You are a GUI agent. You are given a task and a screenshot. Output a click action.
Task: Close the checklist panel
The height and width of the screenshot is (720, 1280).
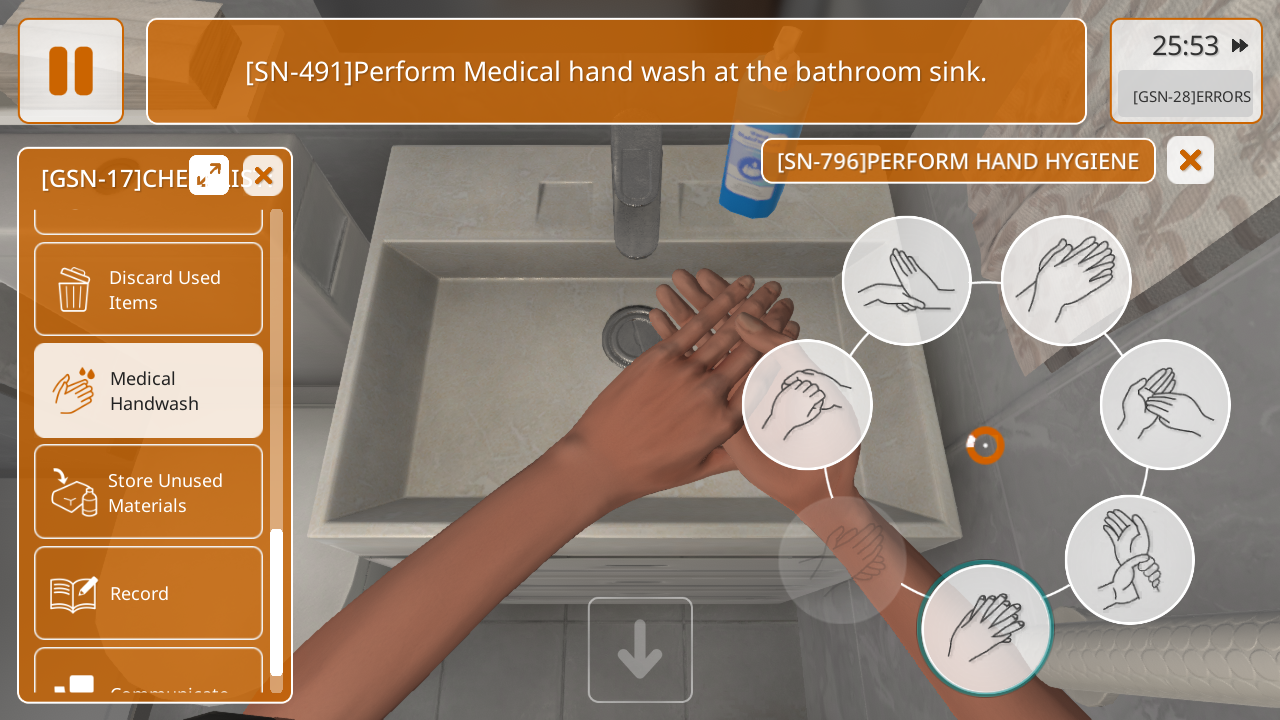pyautogui.click(x=263, y=176)
